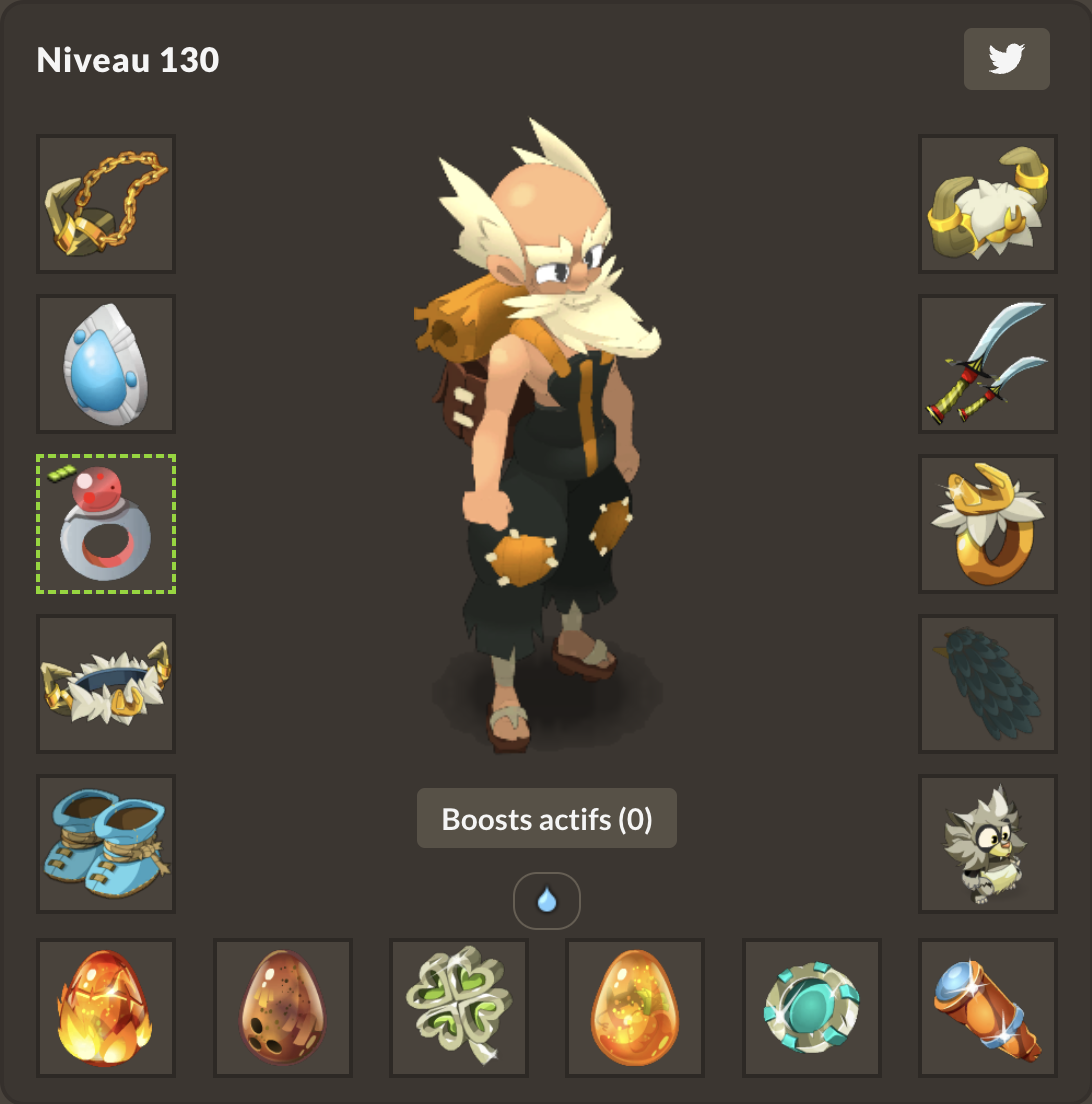Share the build via the Twitter button
This screenshot has width=1092, height=1104.
coord(1006,60)
